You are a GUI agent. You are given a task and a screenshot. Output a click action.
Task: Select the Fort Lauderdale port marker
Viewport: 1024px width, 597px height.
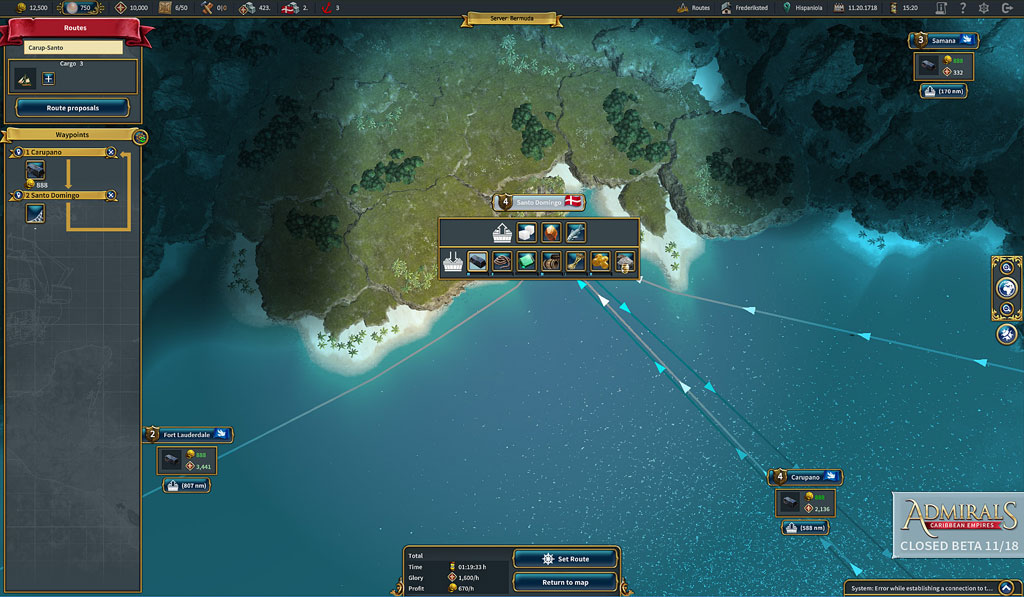click(189, 435)
